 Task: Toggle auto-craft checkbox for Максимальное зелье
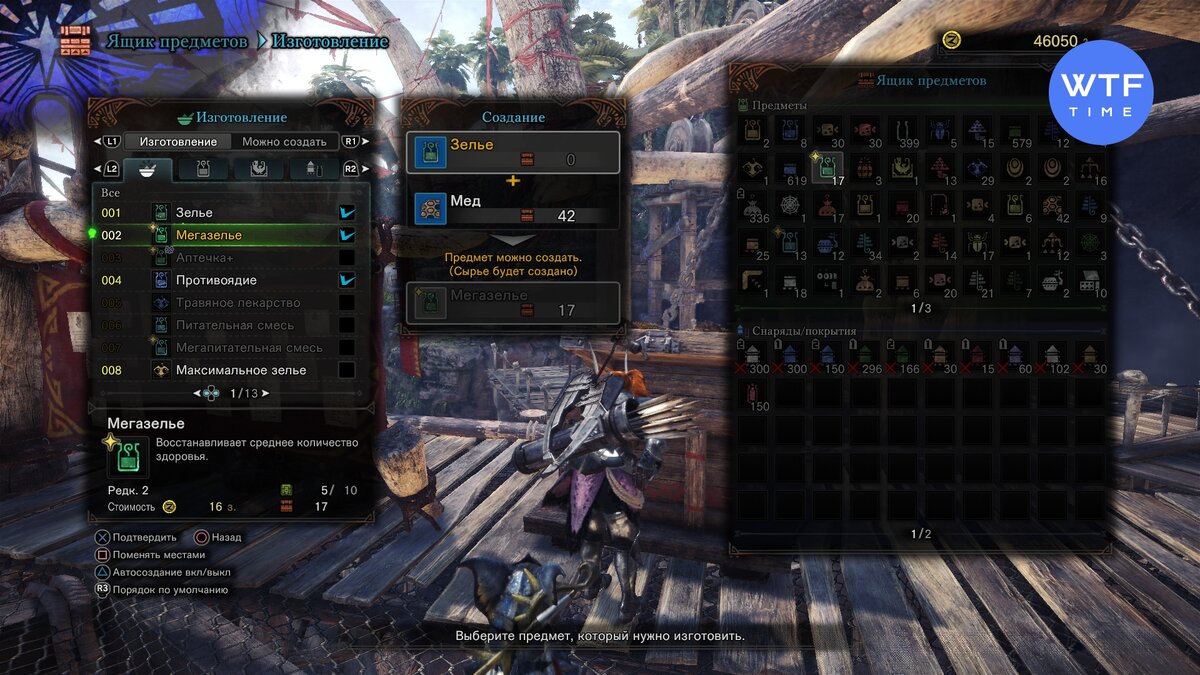(x=347, y=371)
